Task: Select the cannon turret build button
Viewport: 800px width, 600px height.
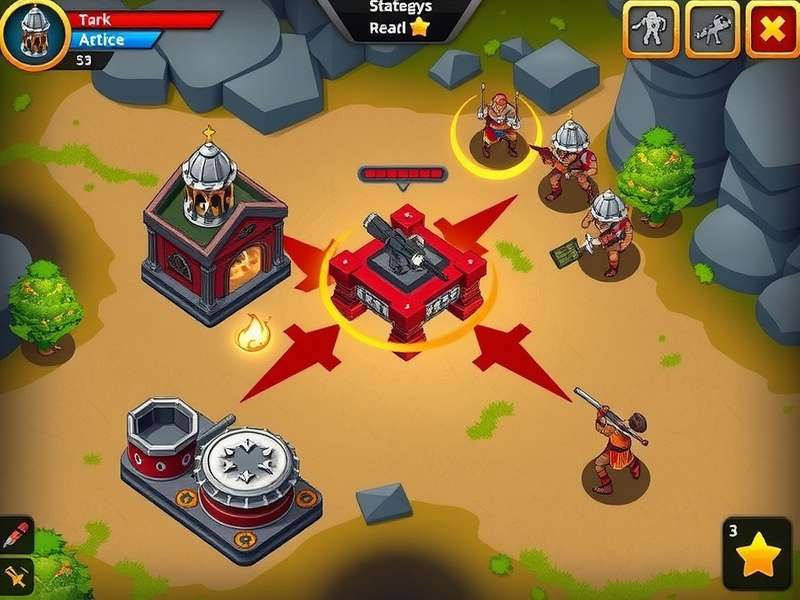Action: 713,29
